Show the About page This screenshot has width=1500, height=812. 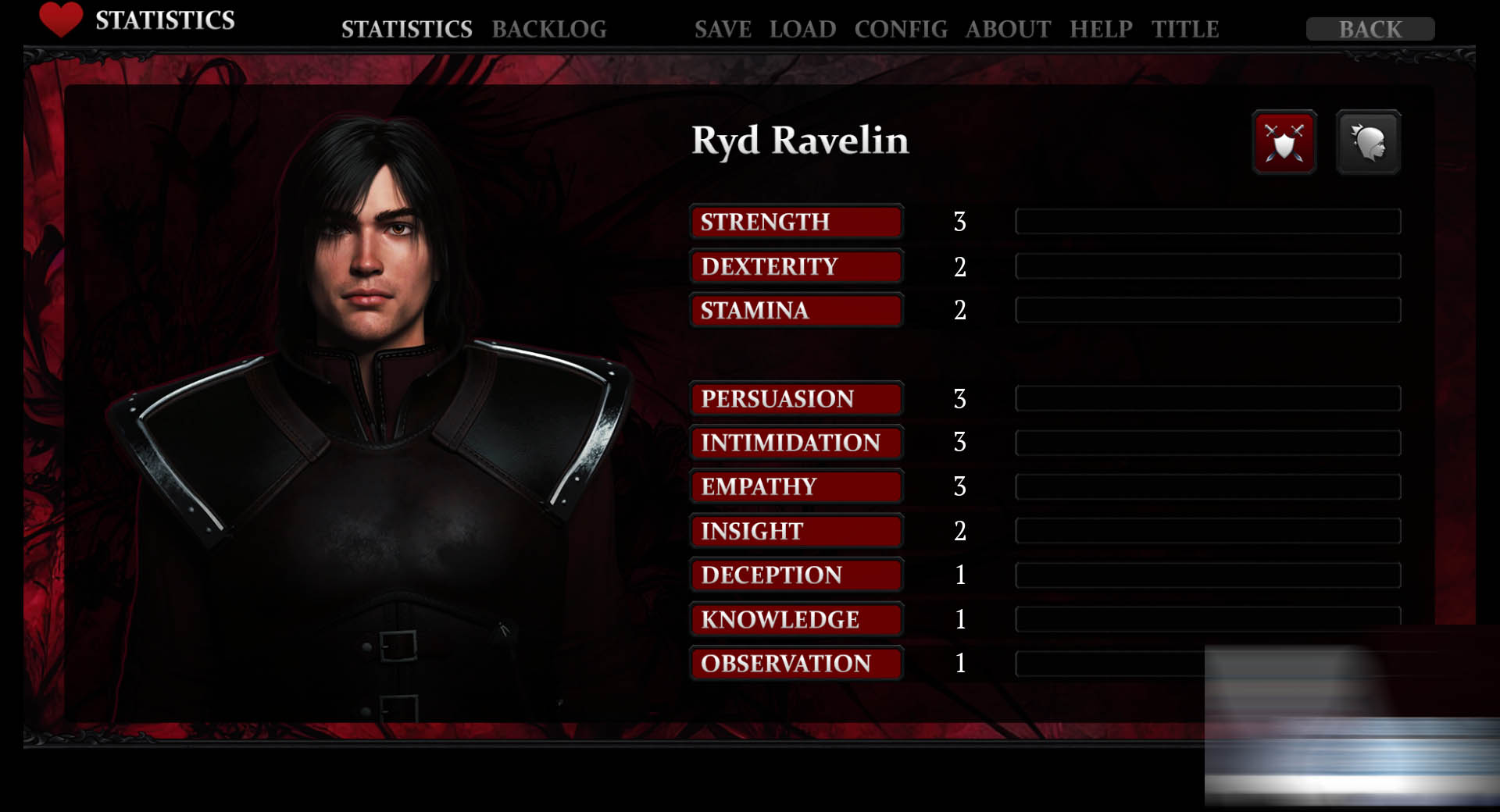1008,29
